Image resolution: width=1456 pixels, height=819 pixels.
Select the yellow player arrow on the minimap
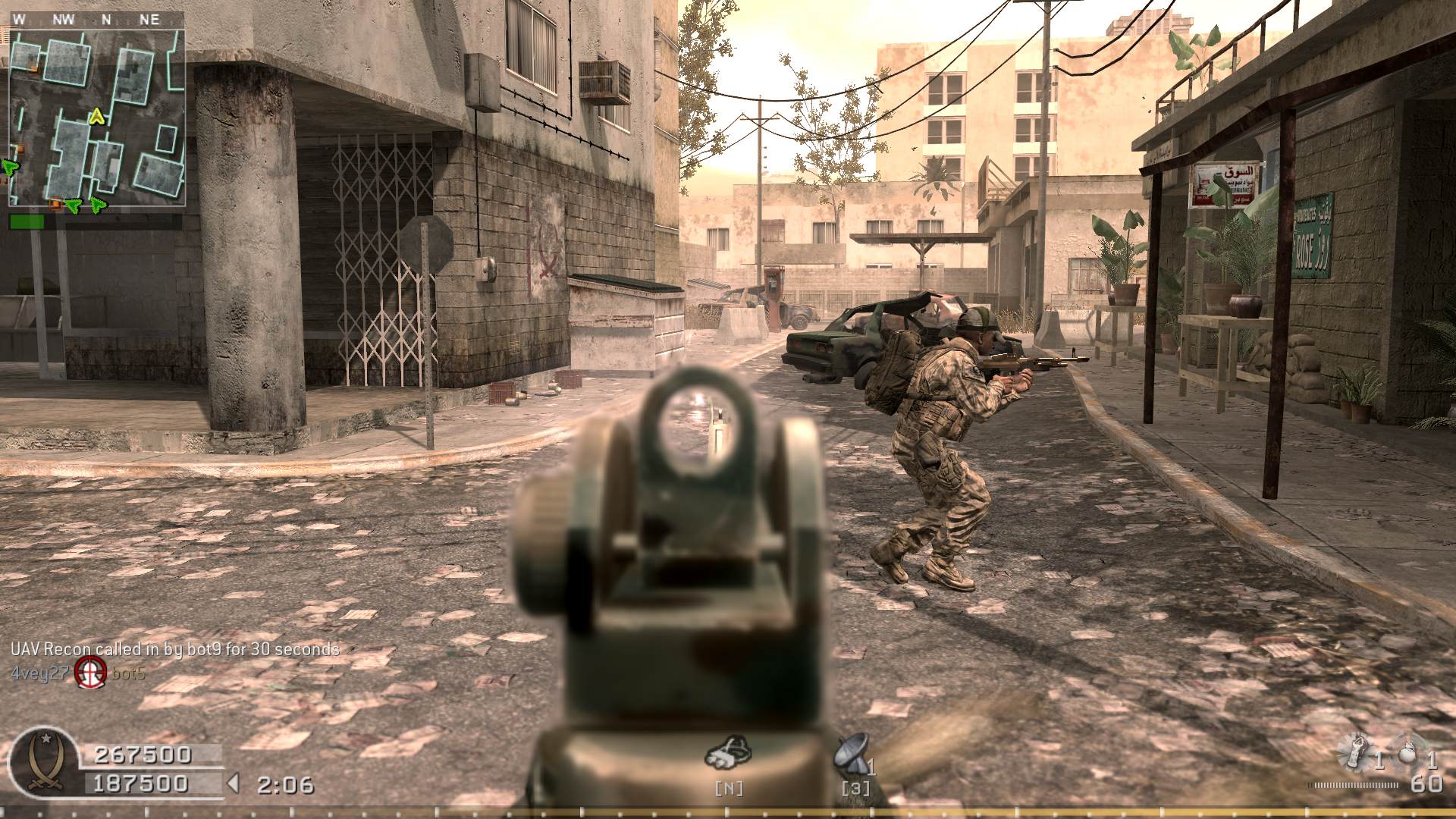[96, 116]
